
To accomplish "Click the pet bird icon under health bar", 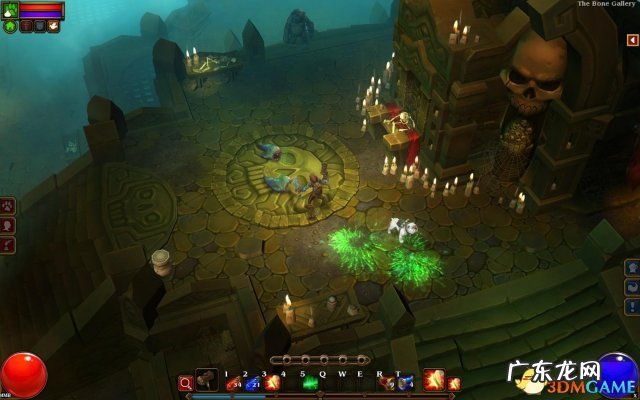I will tap(53, 26).
